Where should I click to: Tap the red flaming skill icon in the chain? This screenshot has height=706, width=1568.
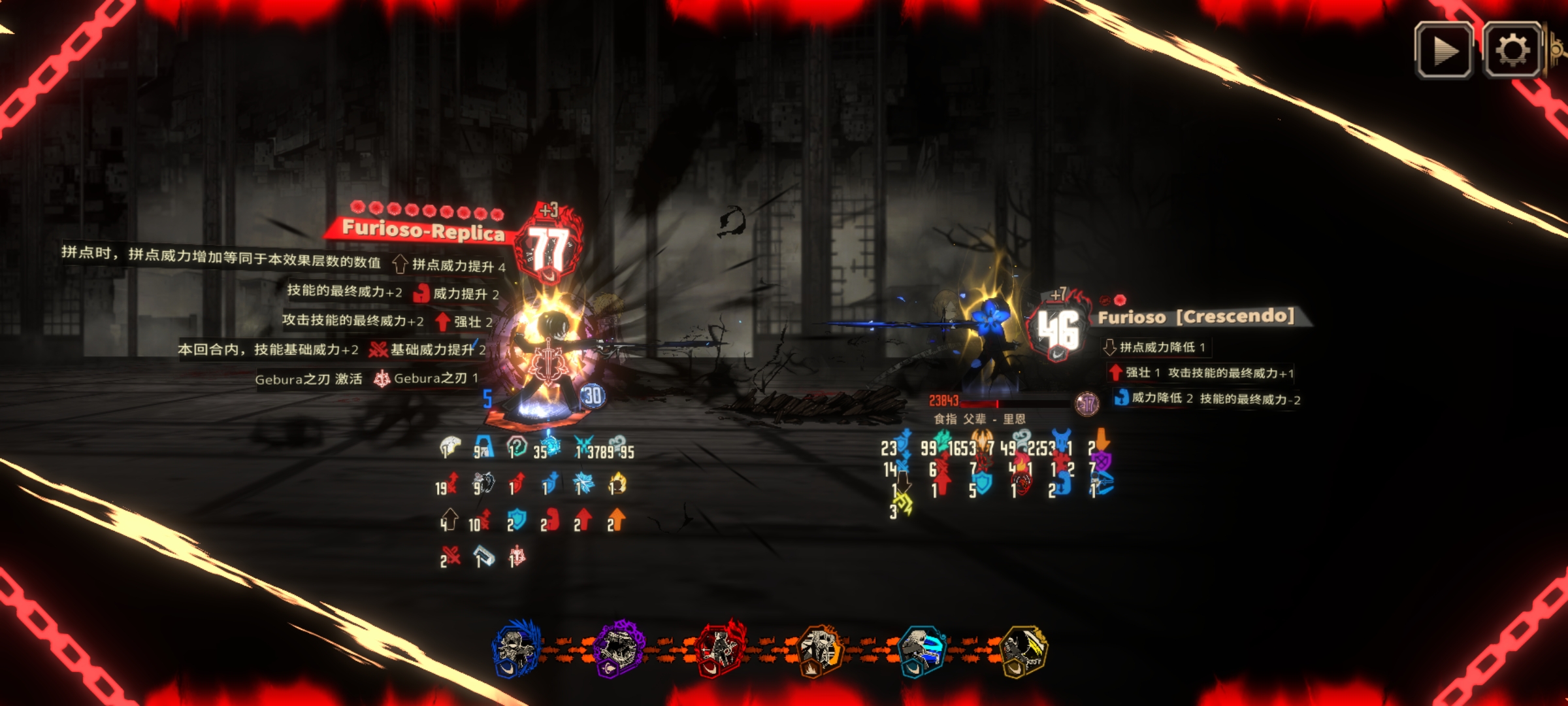coord(719,649)
